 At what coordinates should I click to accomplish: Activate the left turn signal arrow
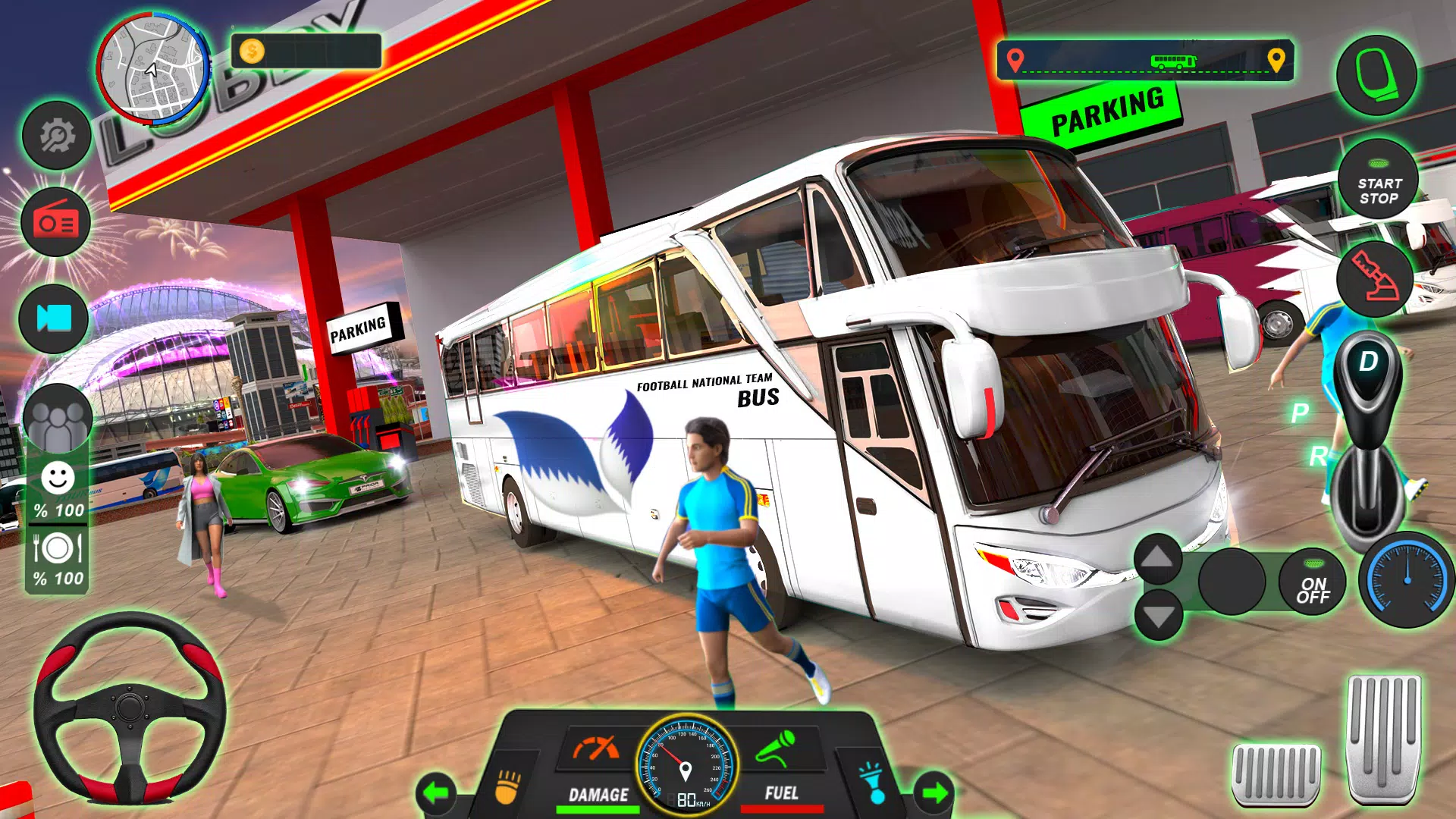click(x=436, y=793)
